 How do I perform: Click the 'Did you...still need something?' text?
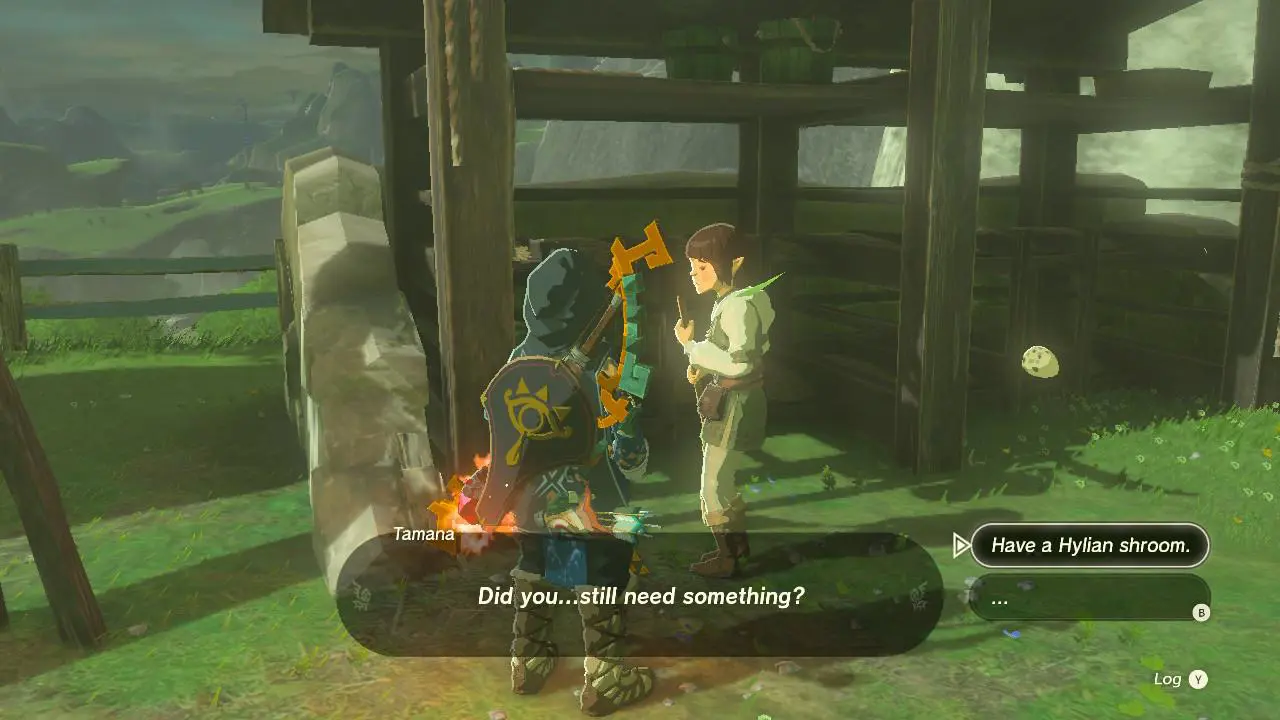(641, 597)
